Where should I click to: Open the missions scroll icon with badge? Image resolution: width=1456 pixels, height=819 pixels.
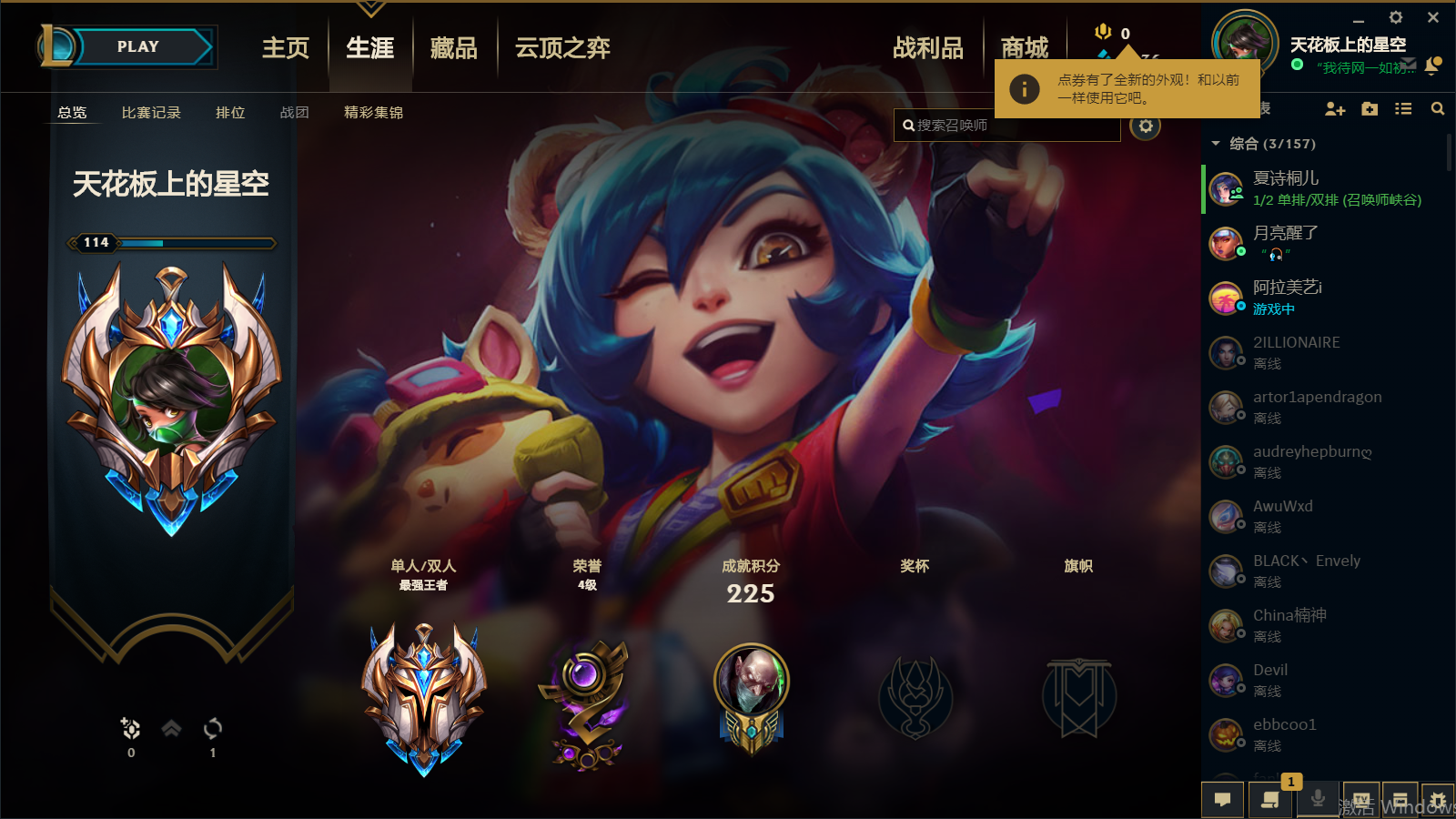click(1269, 799)
